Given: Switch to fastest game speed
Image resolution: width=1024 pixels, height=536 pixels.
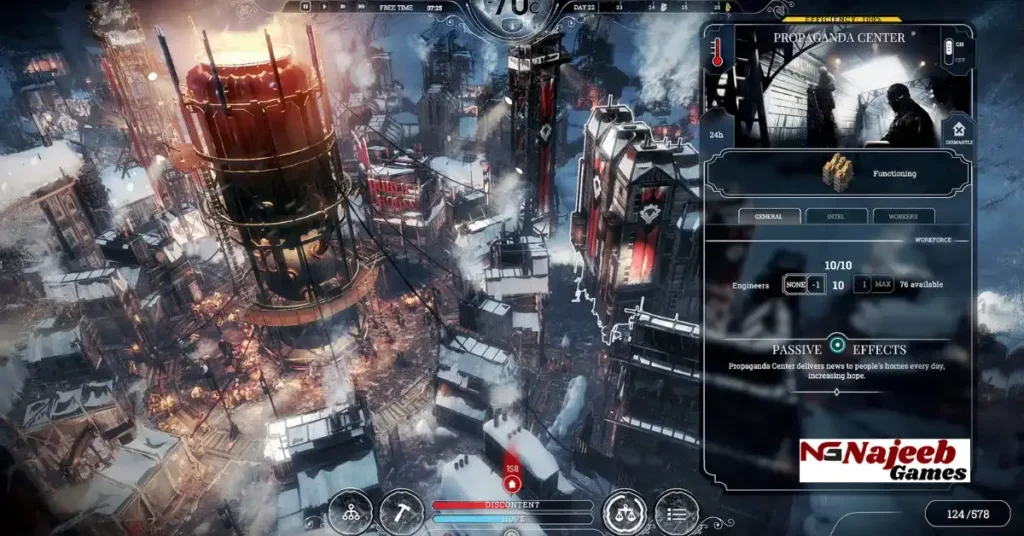Looking at the screenshot, I should 362,7.
